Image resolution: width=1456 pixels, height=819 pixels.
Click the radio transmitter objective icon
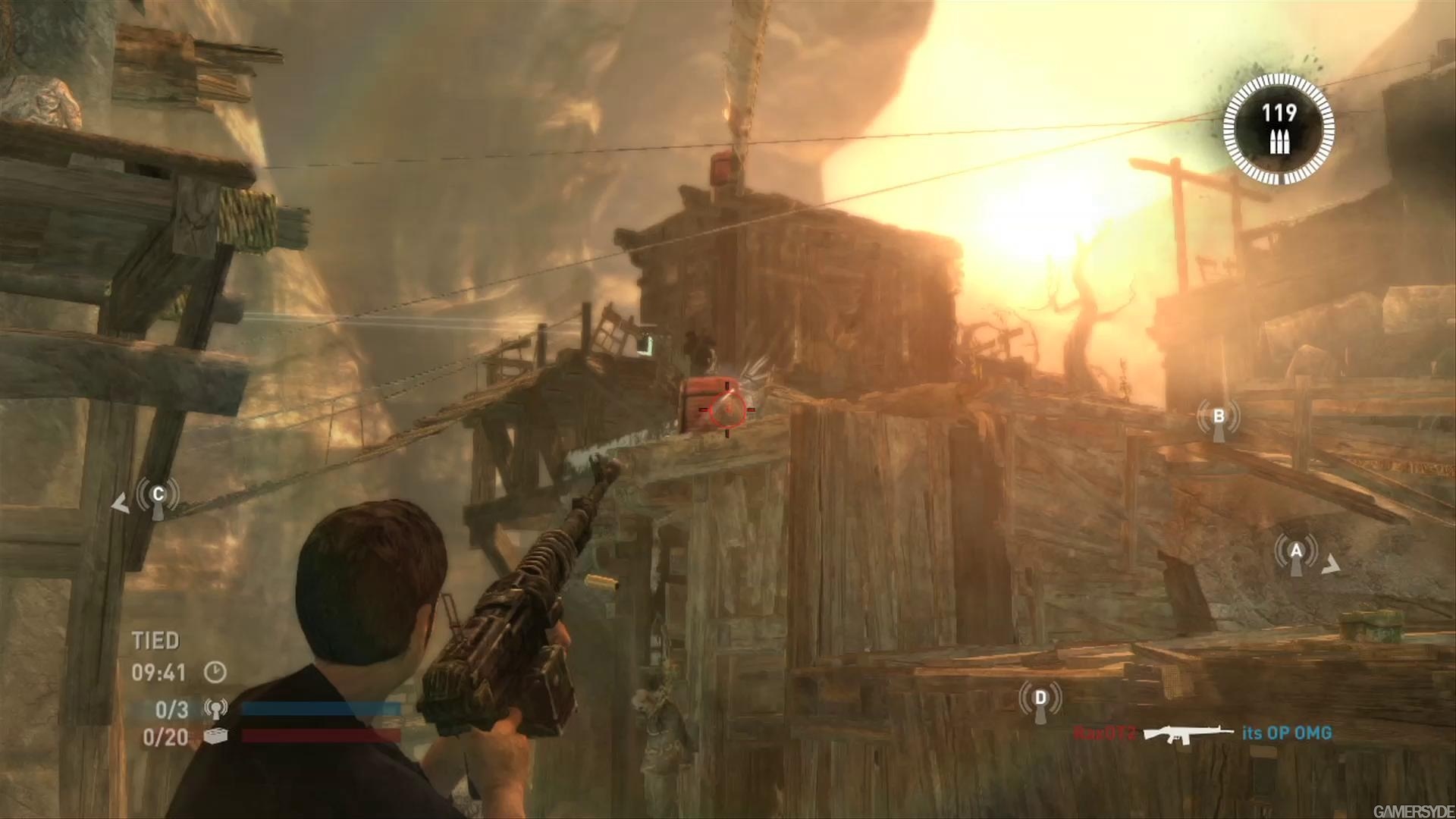point(216,710)
